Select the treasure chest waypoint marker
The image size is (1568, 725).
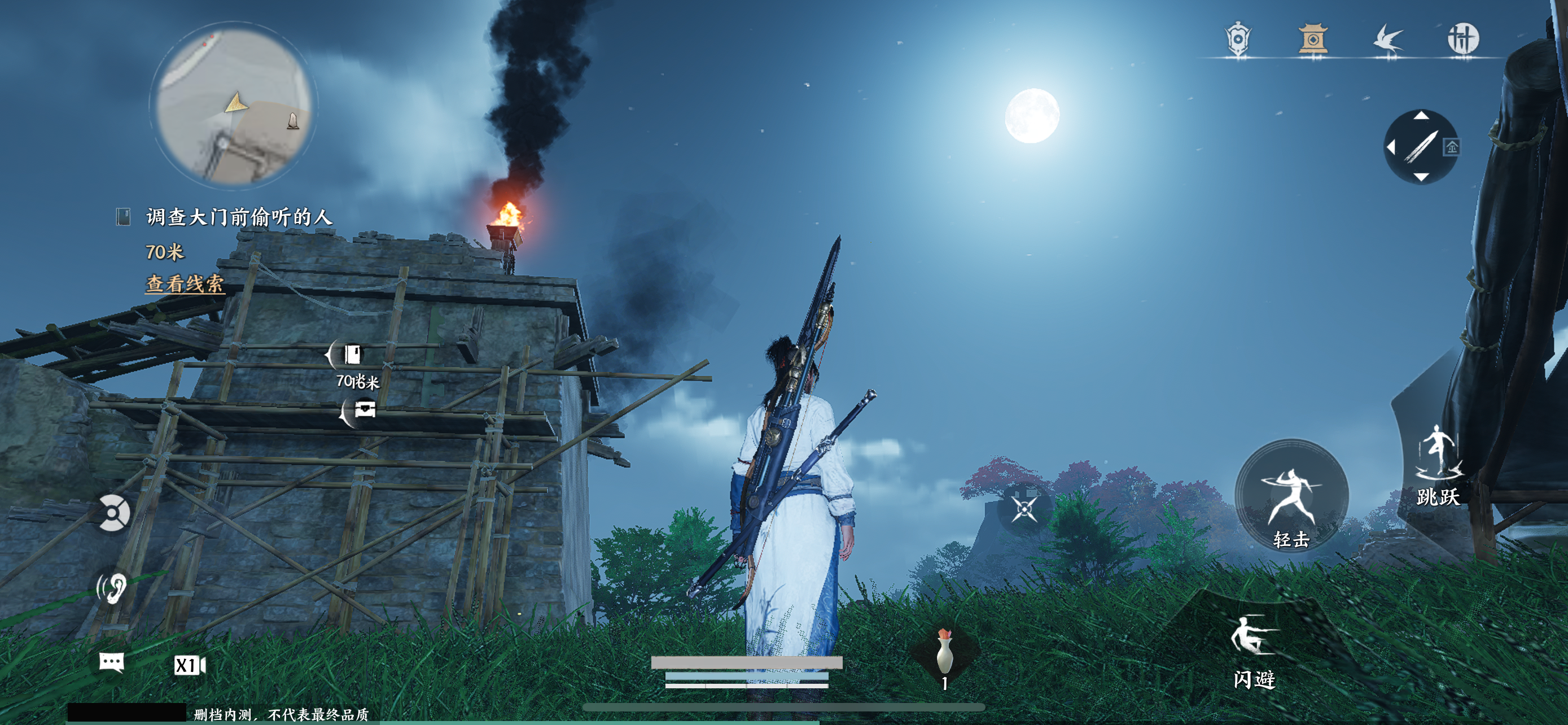[363, 410]
